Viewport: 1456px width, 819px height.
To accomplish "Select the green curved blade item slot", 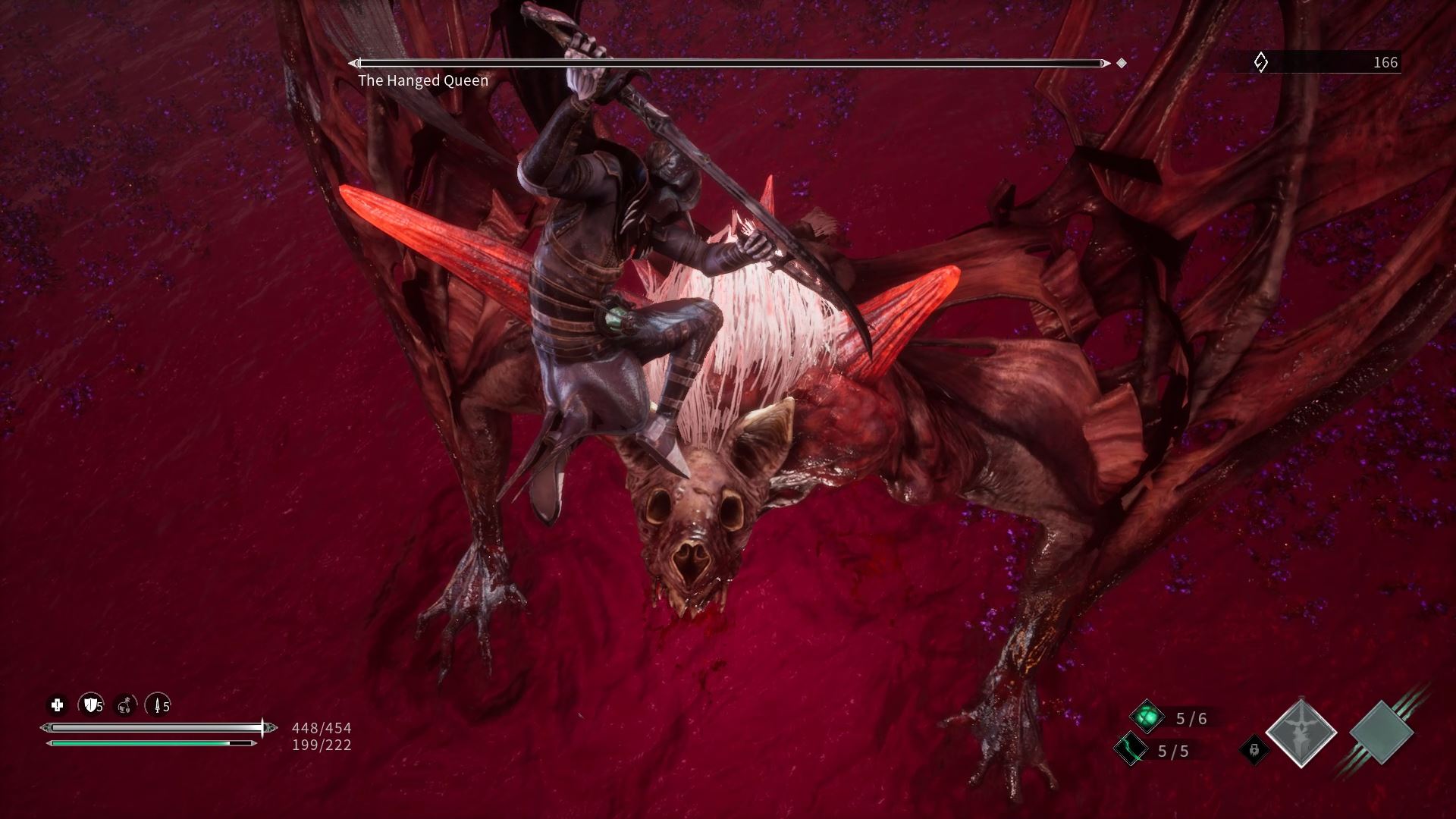I will tap(1130, 750).
